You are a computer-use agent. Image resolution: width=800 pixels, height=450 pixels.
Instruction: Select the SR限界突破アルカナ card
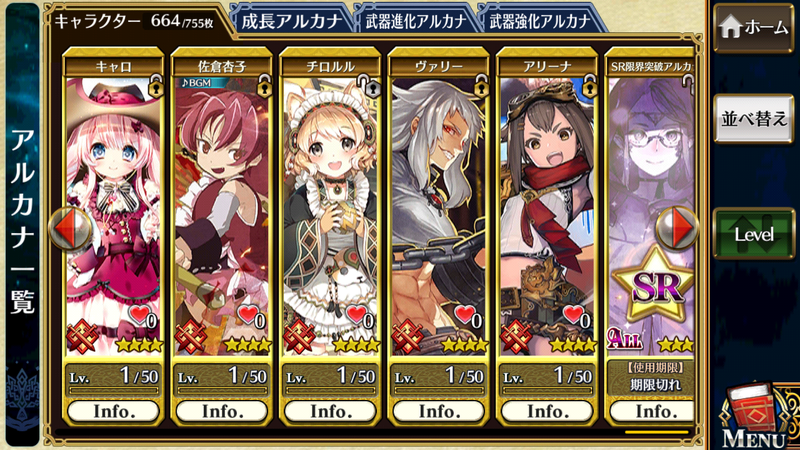pyautogui.click(x=650, y=210)
